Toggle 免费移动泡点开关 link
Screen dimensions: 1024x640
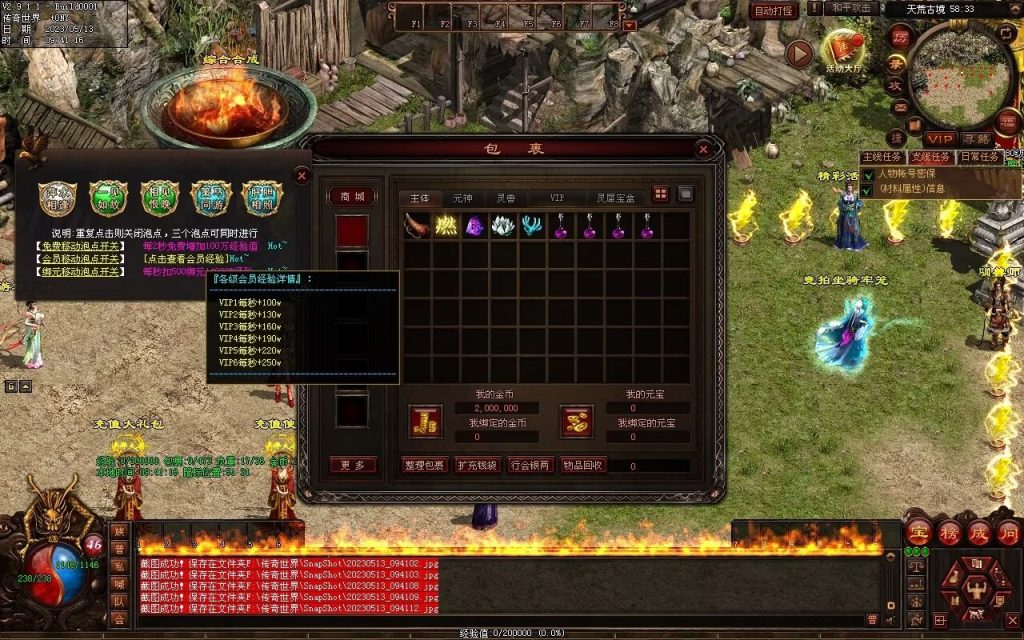click(82, 246)
